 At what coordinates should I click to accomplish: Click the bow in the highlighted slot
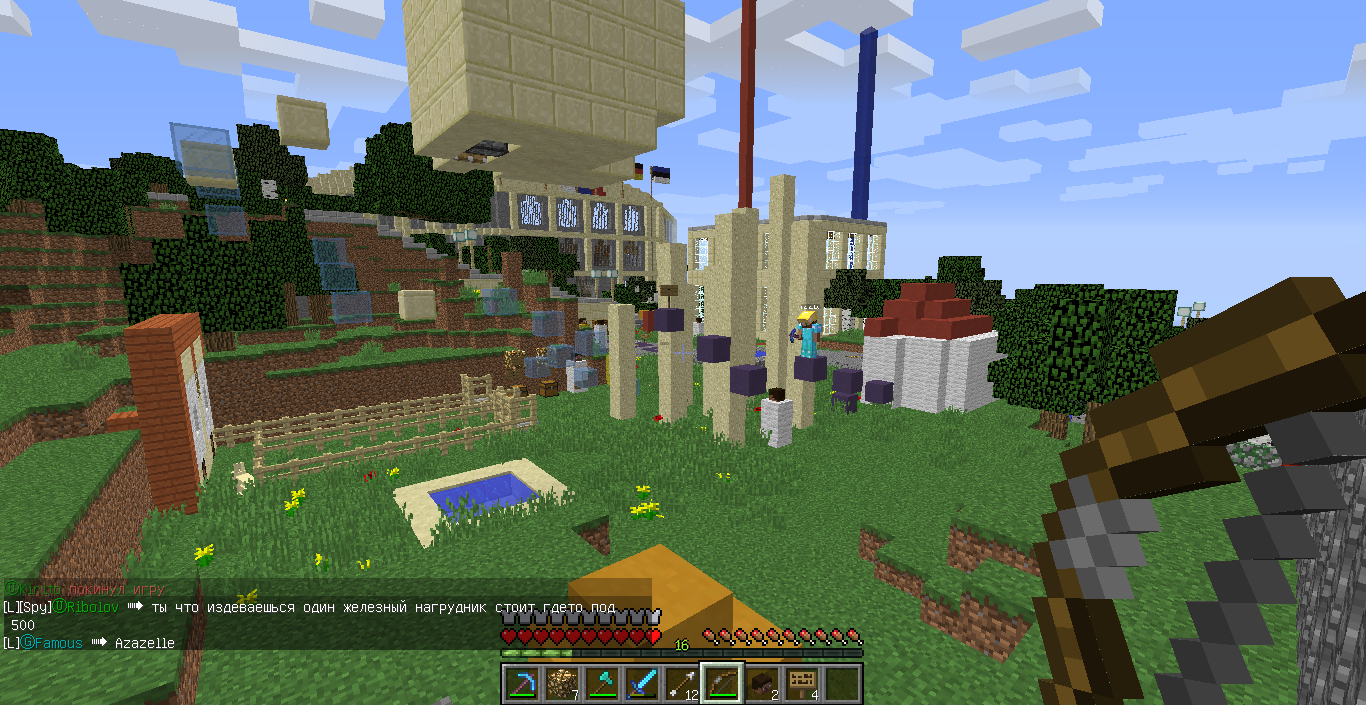point(721,684)
